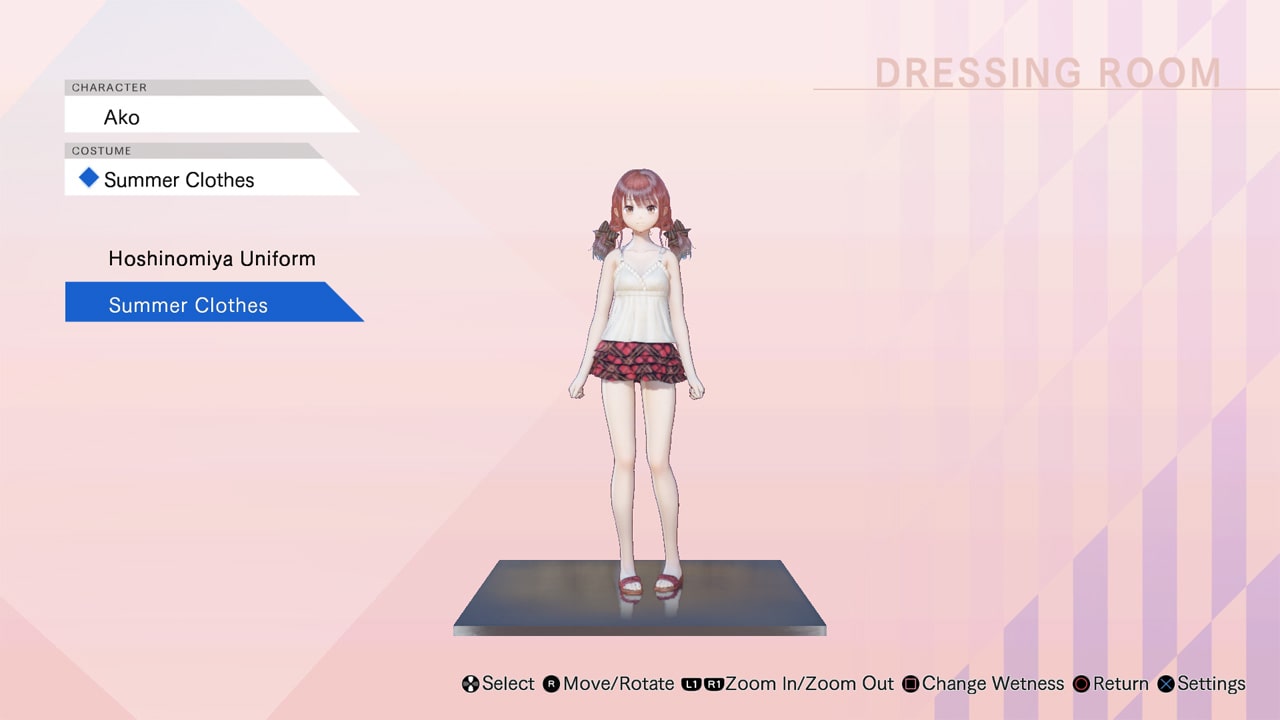Click the circle Return icon
Screen dimensions: 1280x720
pos(1082,684)
